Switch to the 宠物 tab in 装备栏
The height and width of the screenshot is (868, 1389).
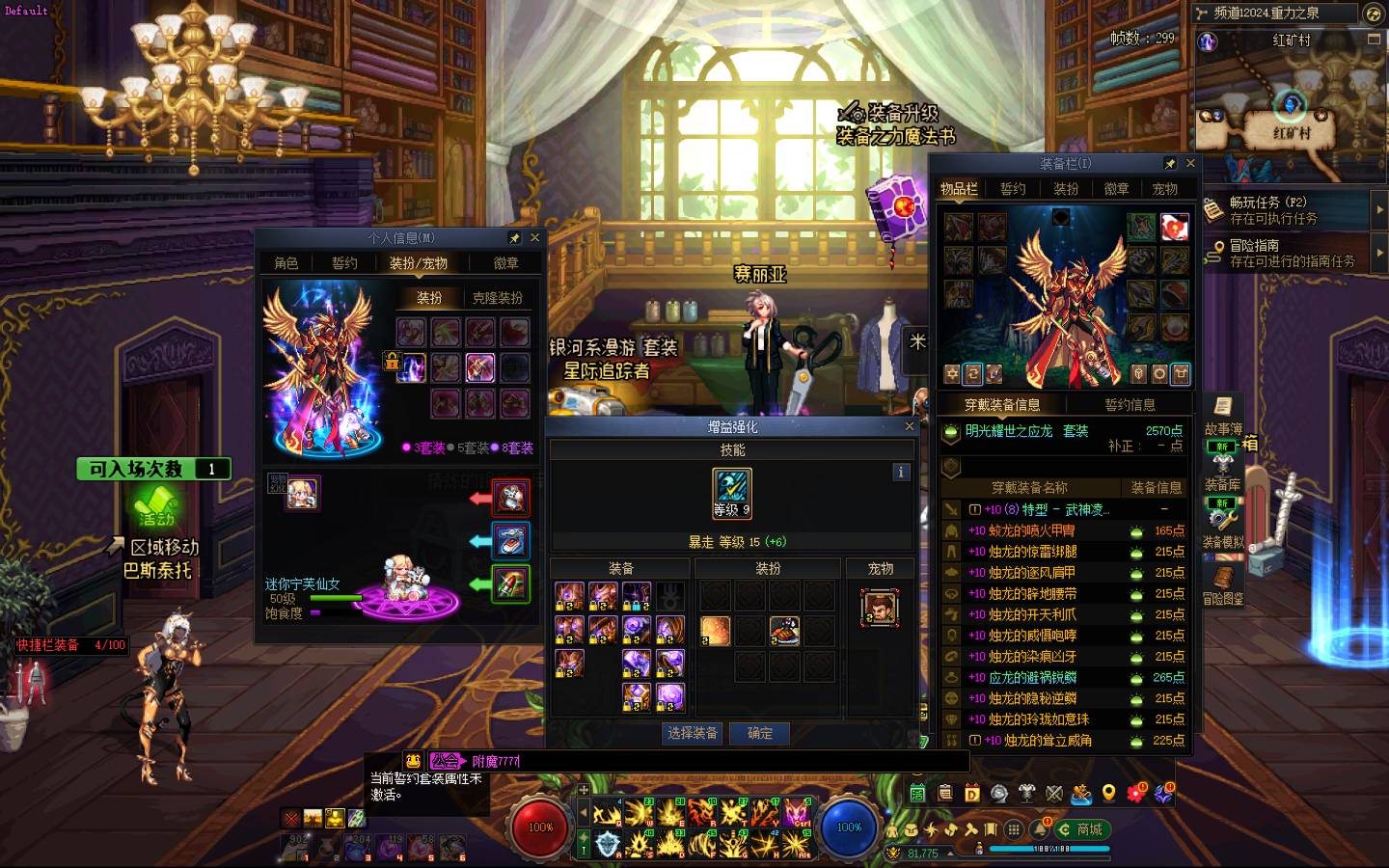click(x=1164, y=189)
